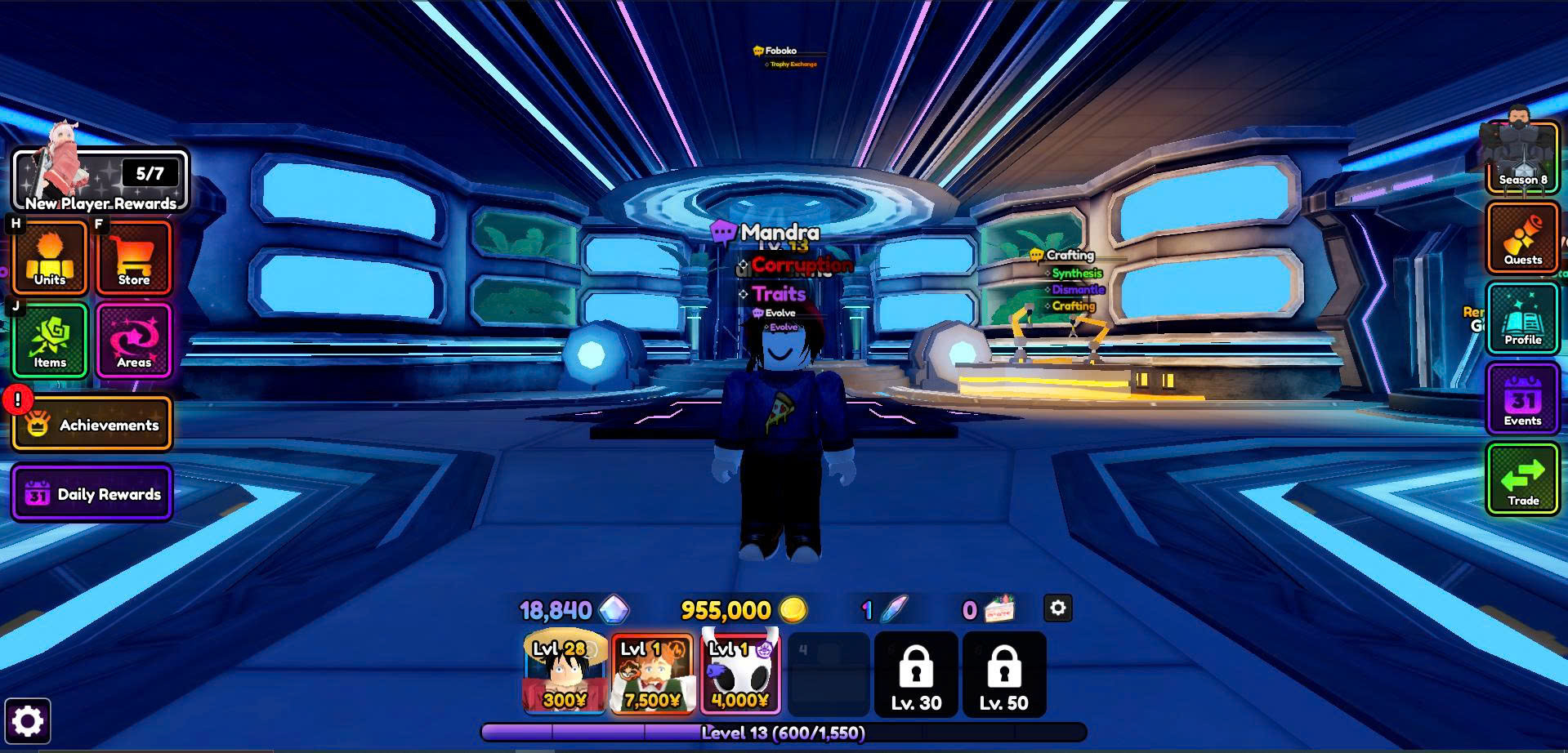Select the unit slot costing 7,500¥

pos(652,674)
